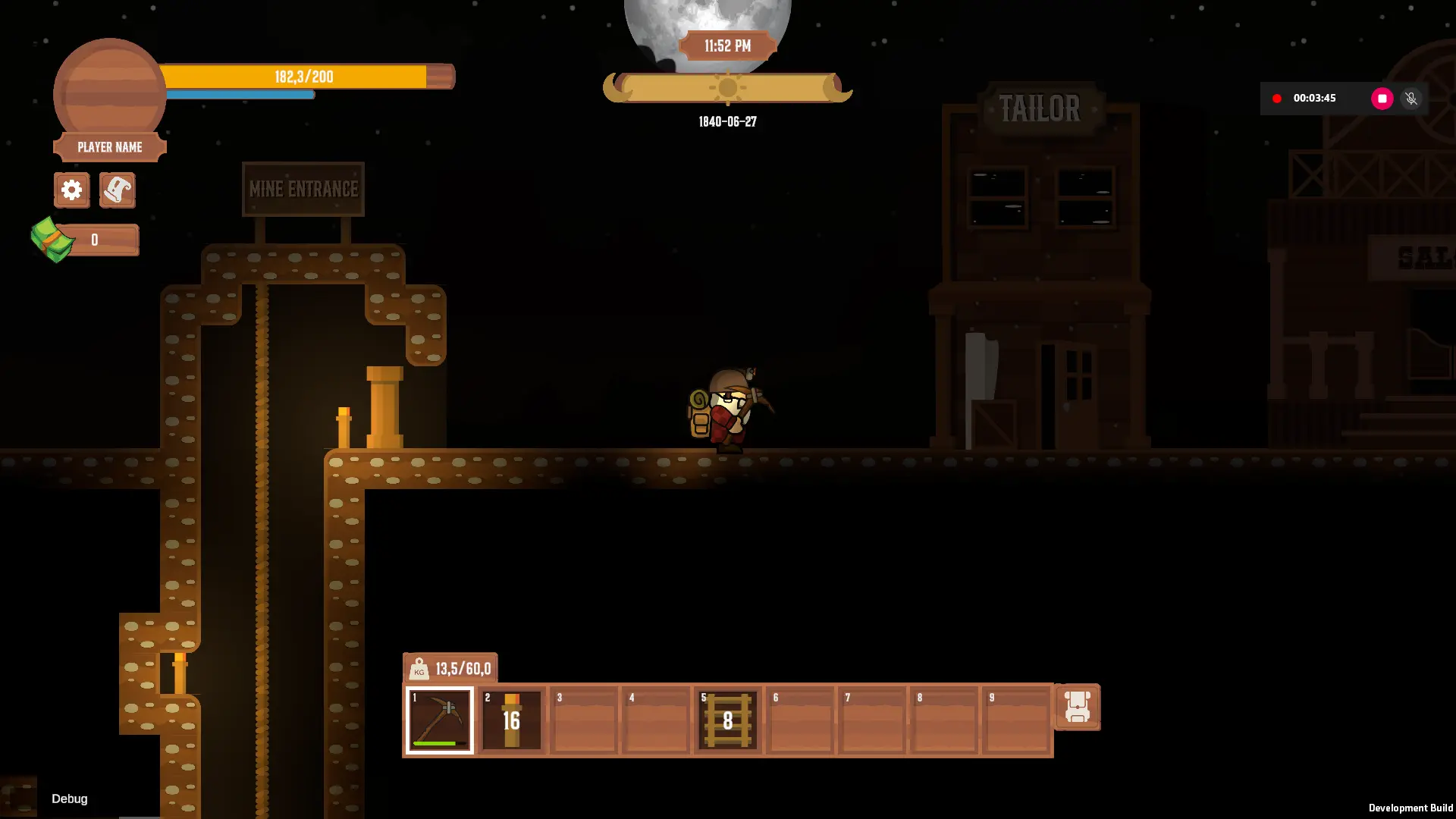This screenshot has width=1456, height=819.
Task: Choose the torch stack in slot 2
Action: [512, 720]
